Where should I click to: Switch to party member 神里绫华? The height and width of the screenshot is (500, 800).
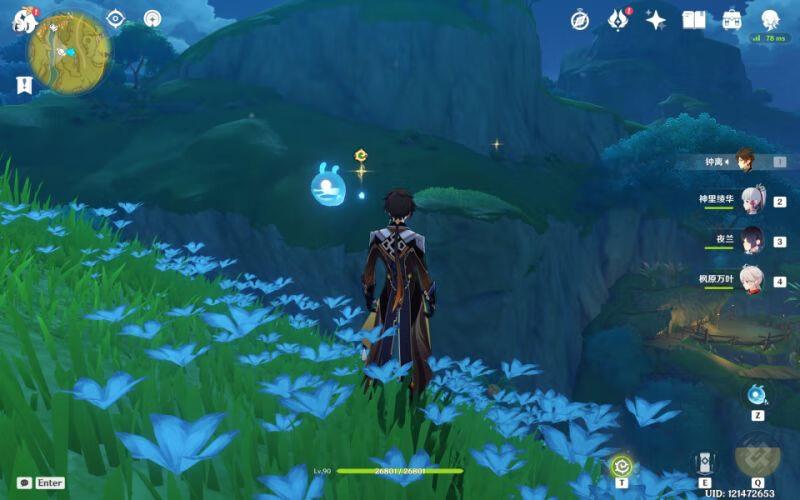click(752, 200)
